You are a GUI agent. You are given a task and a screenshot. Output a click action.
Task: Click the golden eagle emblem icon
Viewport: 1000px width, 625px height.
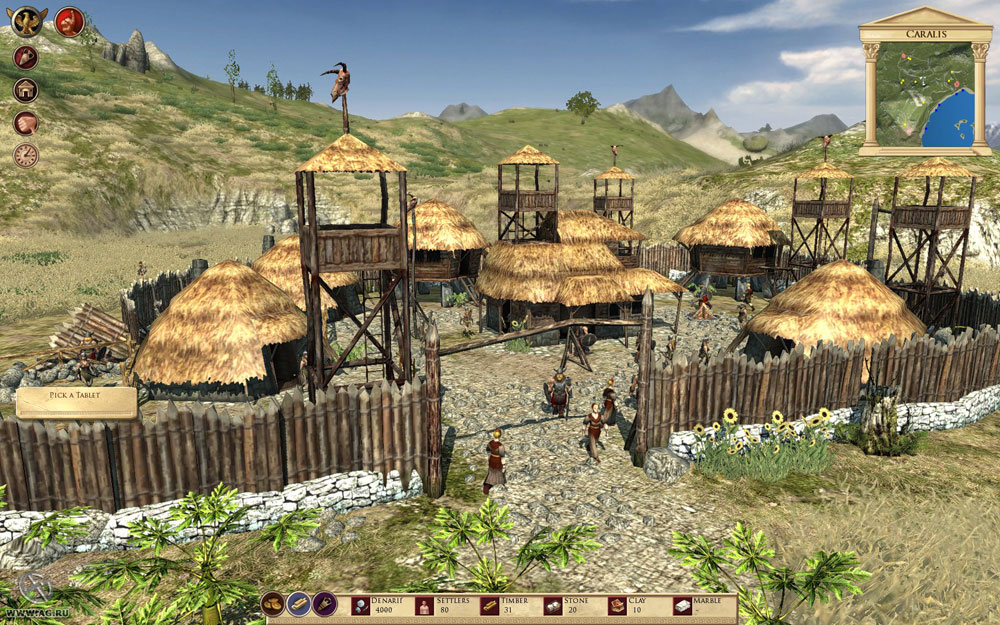click(26, 20)
